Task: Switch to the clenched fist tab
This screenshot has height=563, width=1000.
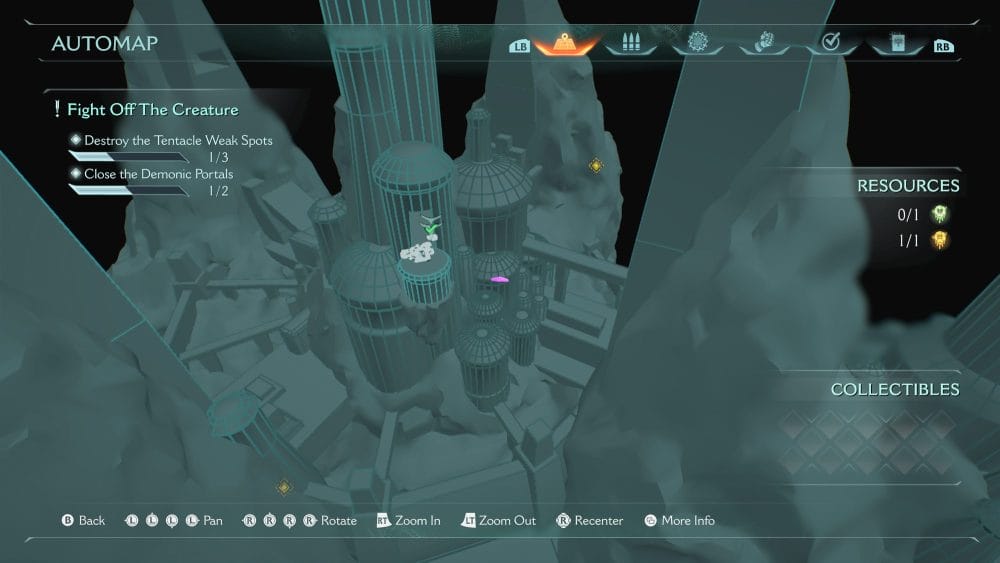Action: coord(763,44)
